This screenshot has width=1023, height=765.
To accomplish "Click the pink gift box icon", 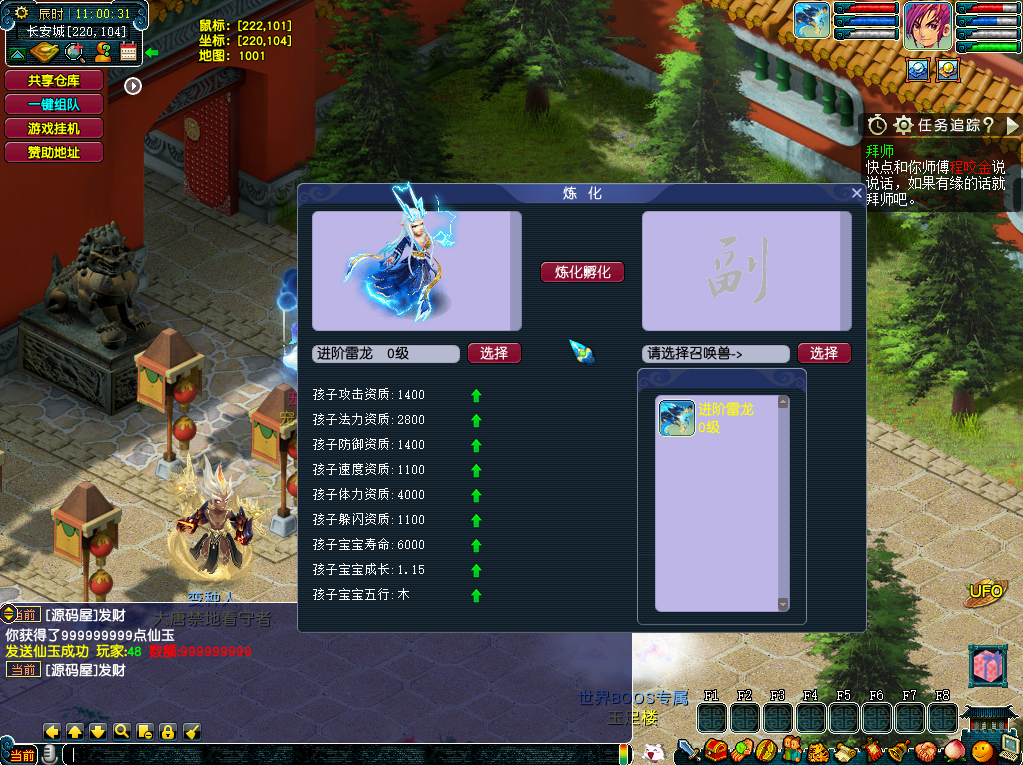I will click(x=987, y=666).
